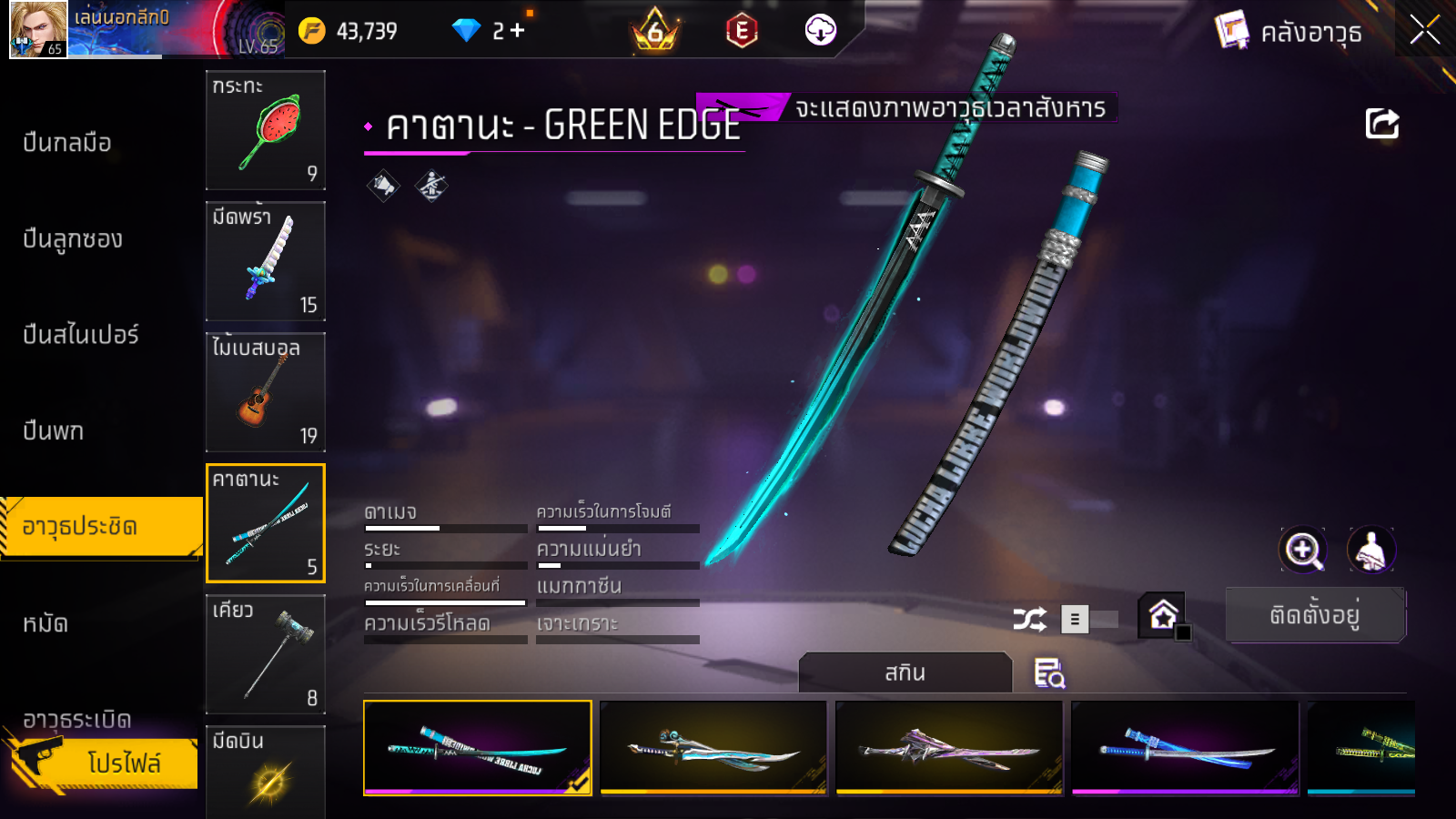Viewport: 1456px width, 819px height.
Task: Zoom in with the magnifier button
Action: pyautogui.click(x=1303, y=550)
